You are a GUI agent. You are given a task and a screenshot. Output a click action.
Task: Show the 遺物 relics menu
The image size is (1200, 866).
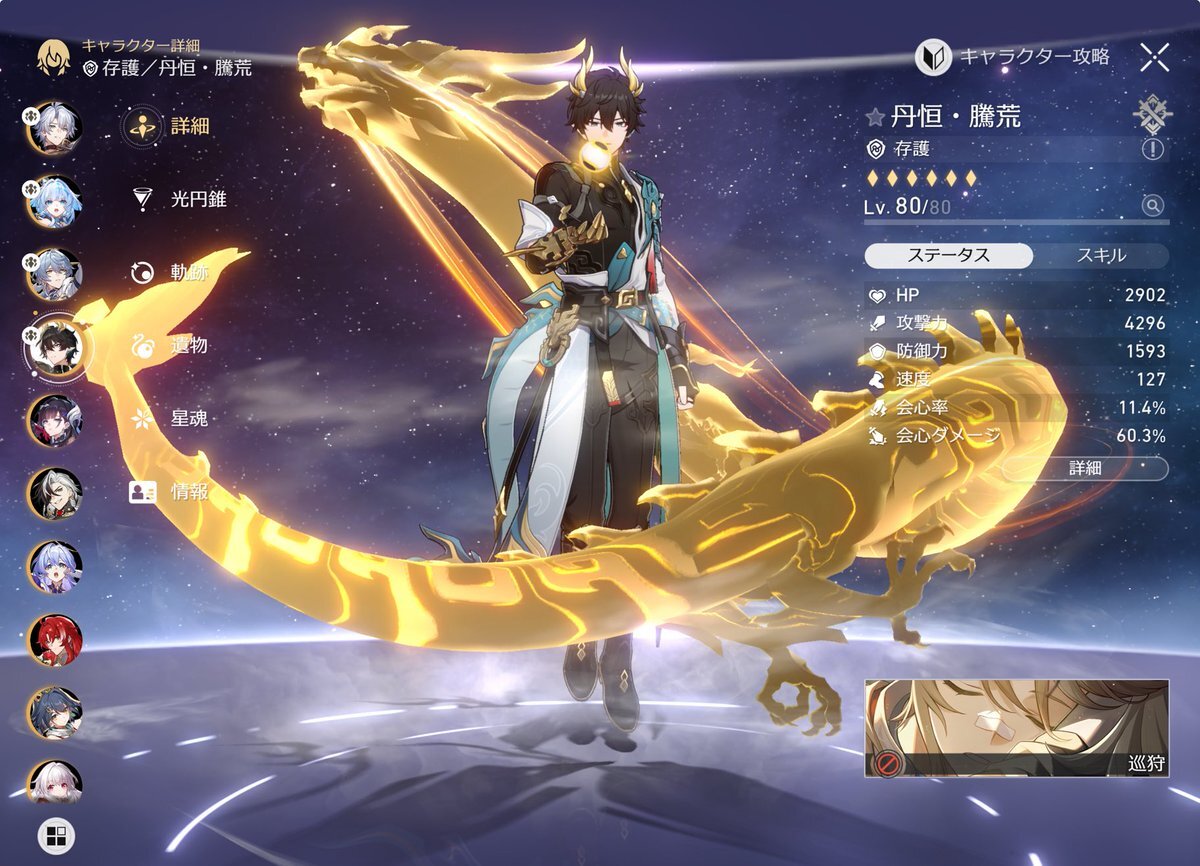[x=171, y=345]
